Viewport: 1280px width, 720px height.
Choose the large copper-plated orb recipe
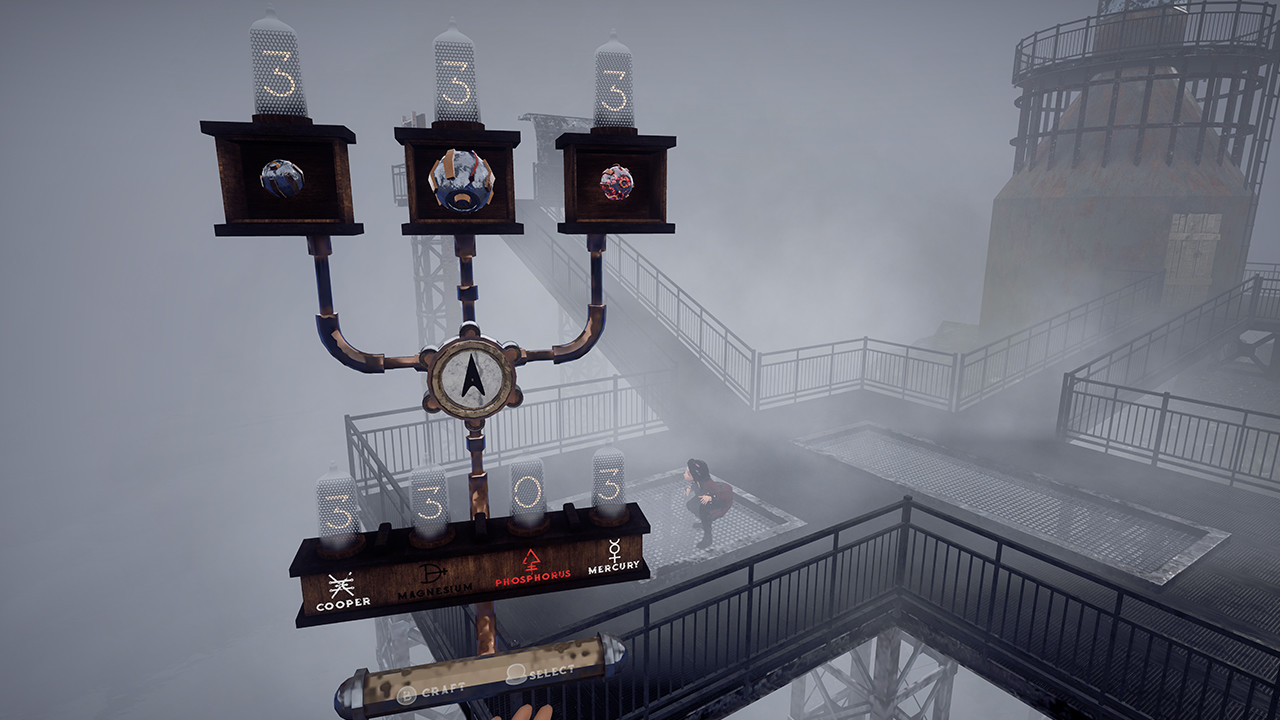coord(459,181)
